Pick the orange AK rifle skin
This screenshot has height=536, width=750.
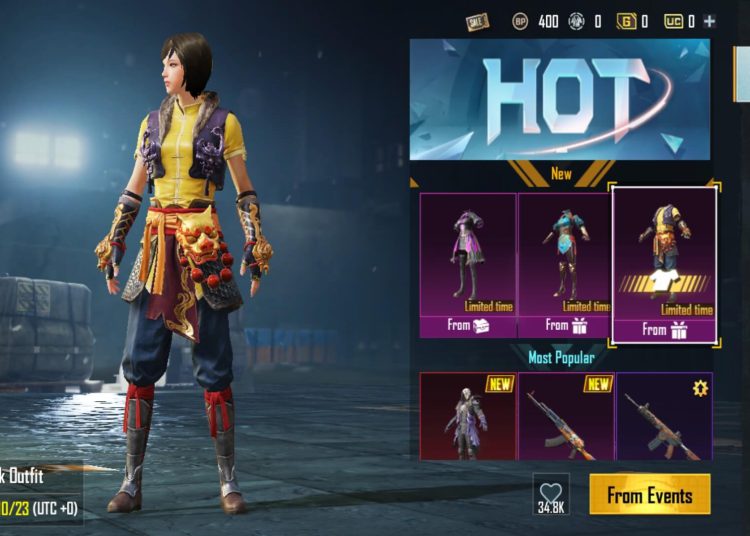(x=564, y=416)
